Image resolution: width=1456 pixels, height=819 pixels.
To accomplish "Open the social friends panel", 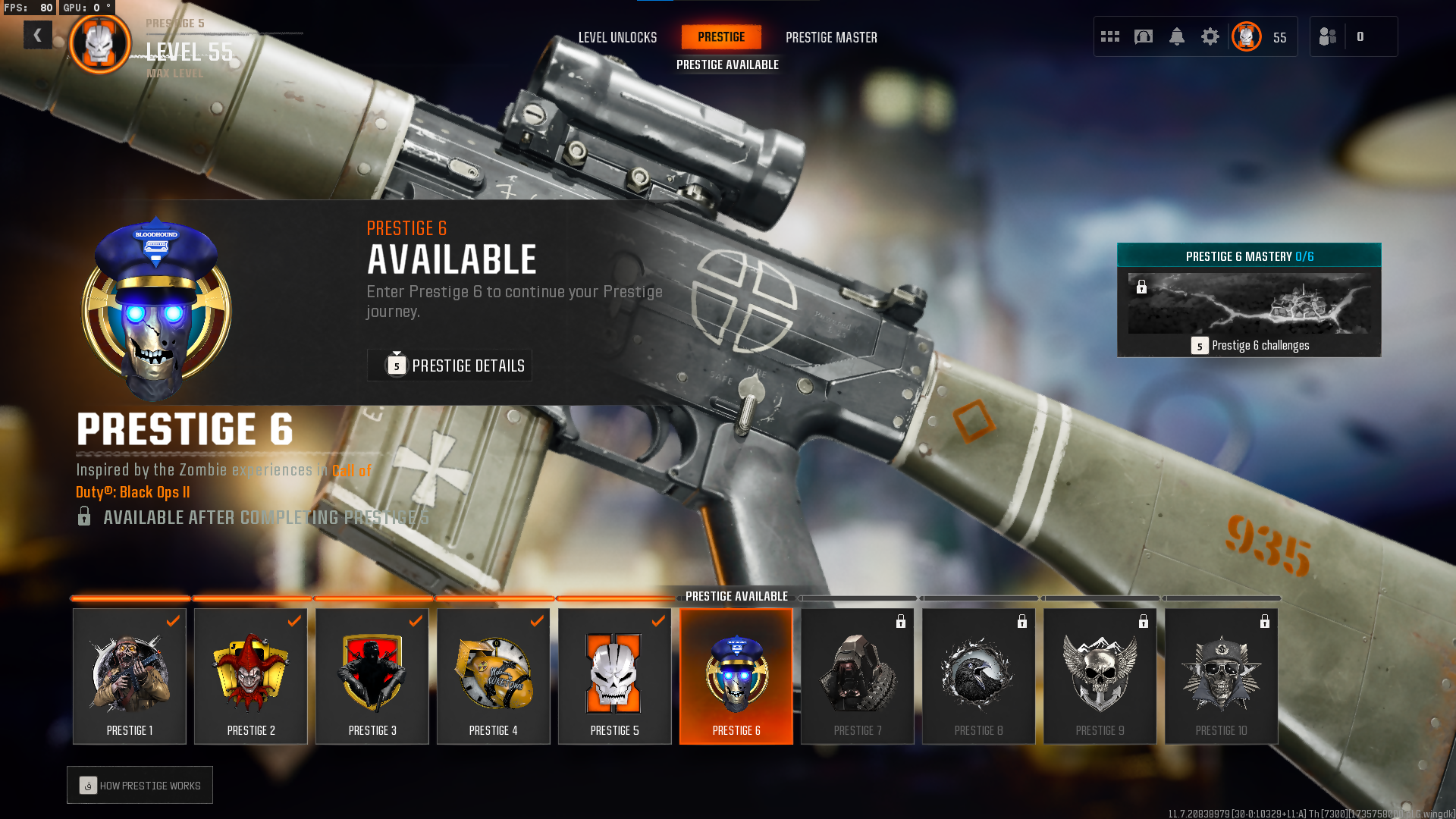I will point(1329,36).
